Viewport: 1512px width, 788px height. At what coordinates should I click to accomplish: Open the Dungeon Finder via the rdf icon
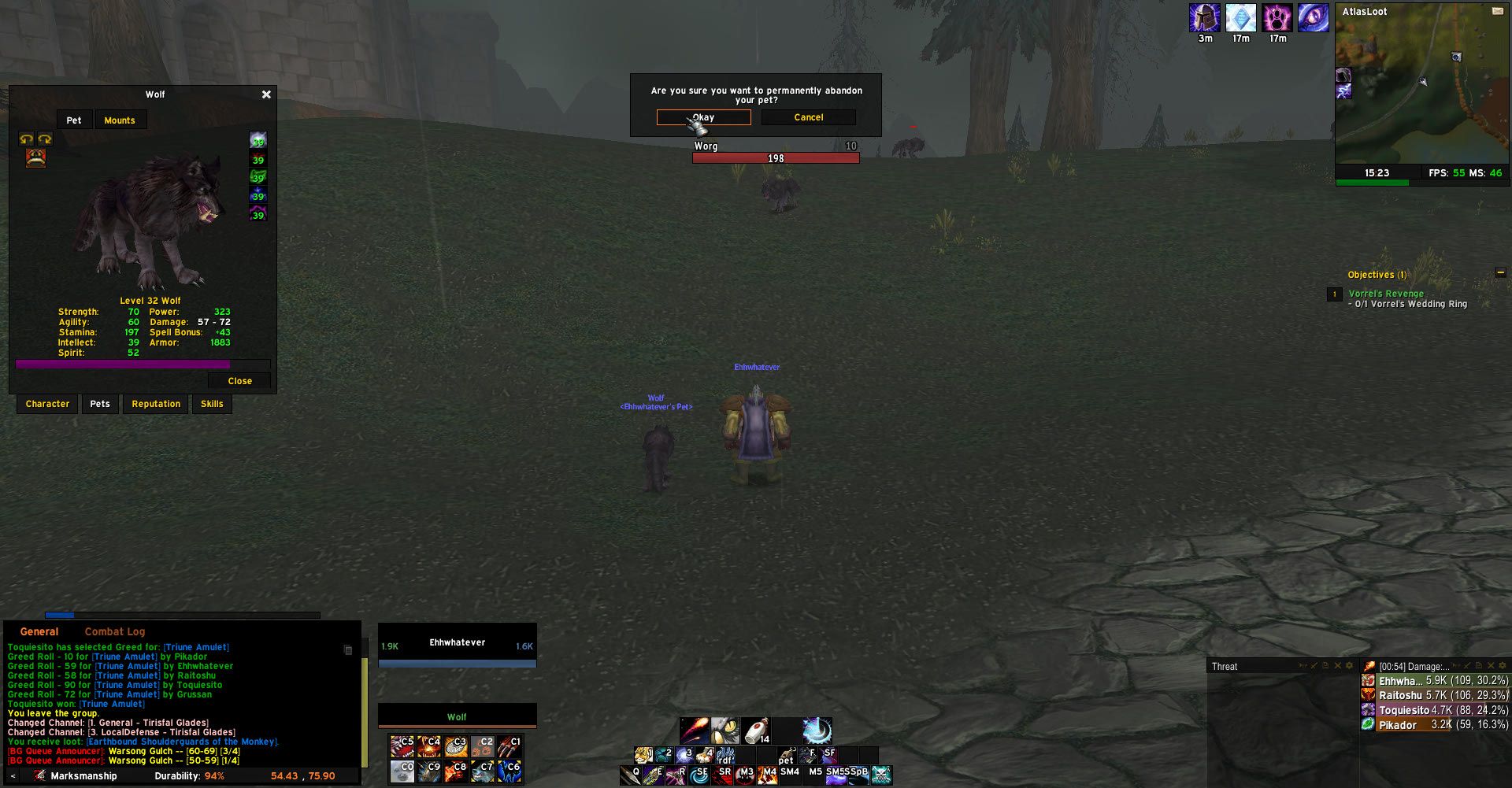(725, 756)
